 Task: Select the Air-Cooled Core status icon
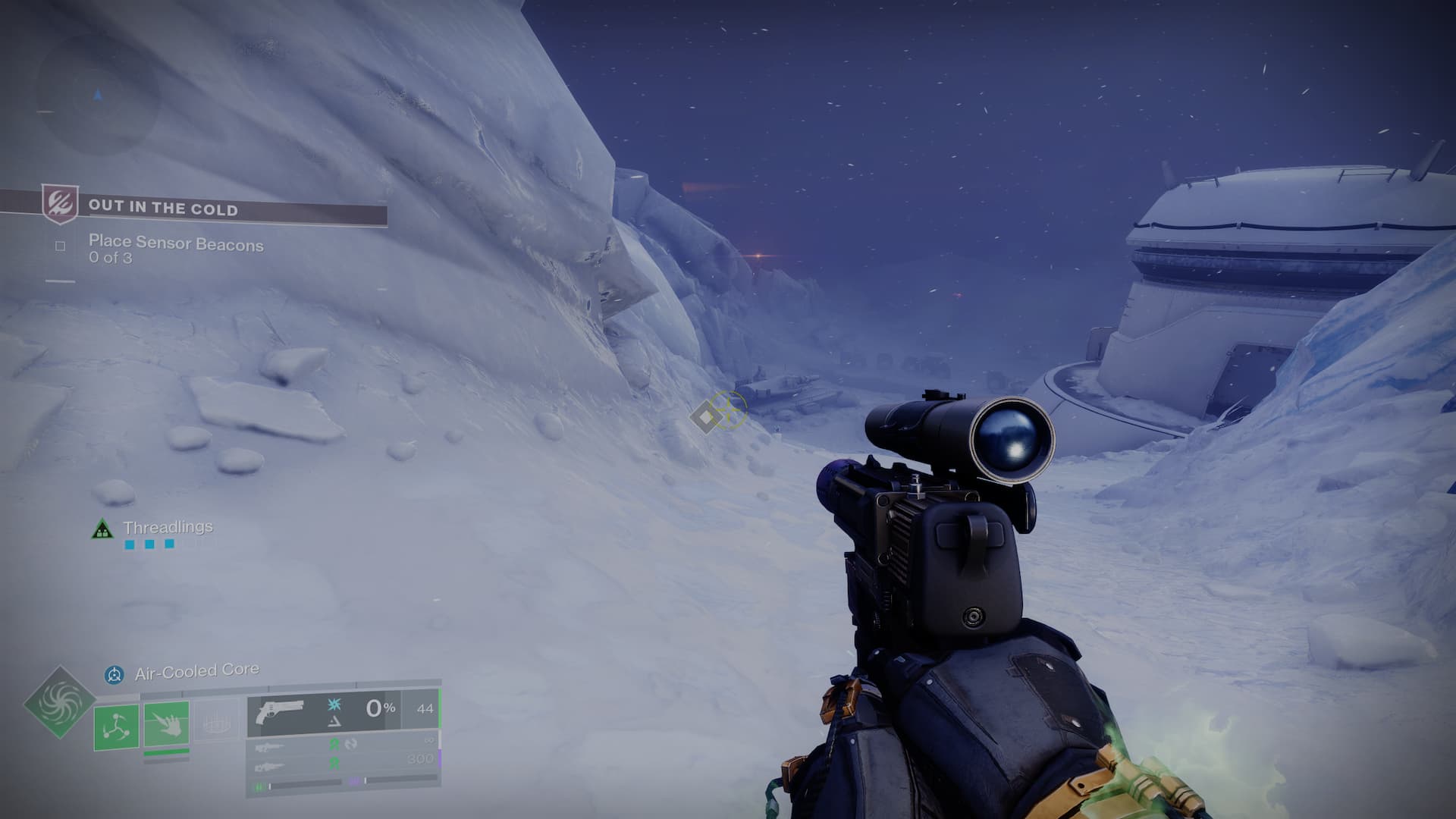coord(115,673)
